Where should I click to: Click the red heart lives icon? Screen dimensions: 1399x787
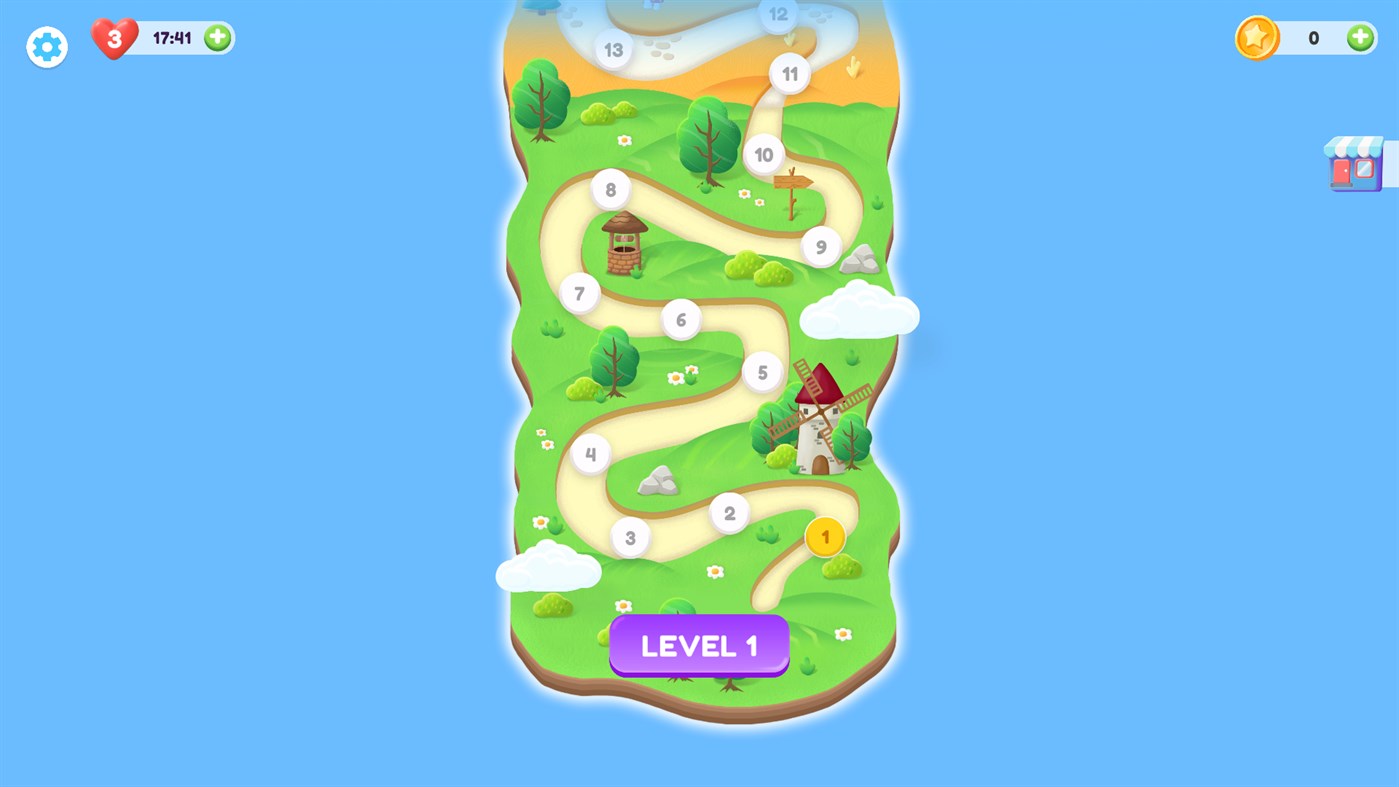112,40
